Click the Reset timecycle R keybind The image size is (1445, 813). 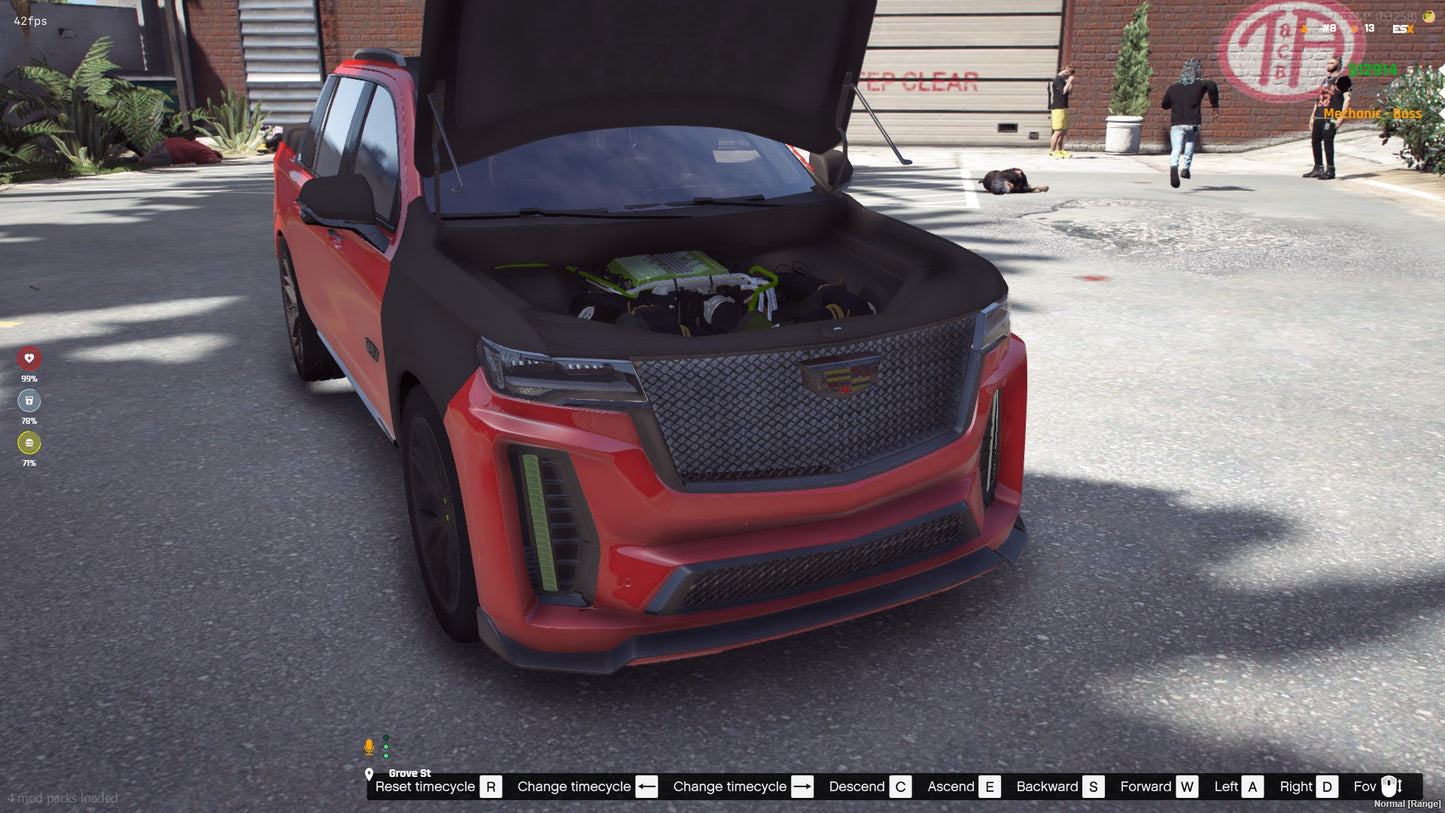(490, 787)
